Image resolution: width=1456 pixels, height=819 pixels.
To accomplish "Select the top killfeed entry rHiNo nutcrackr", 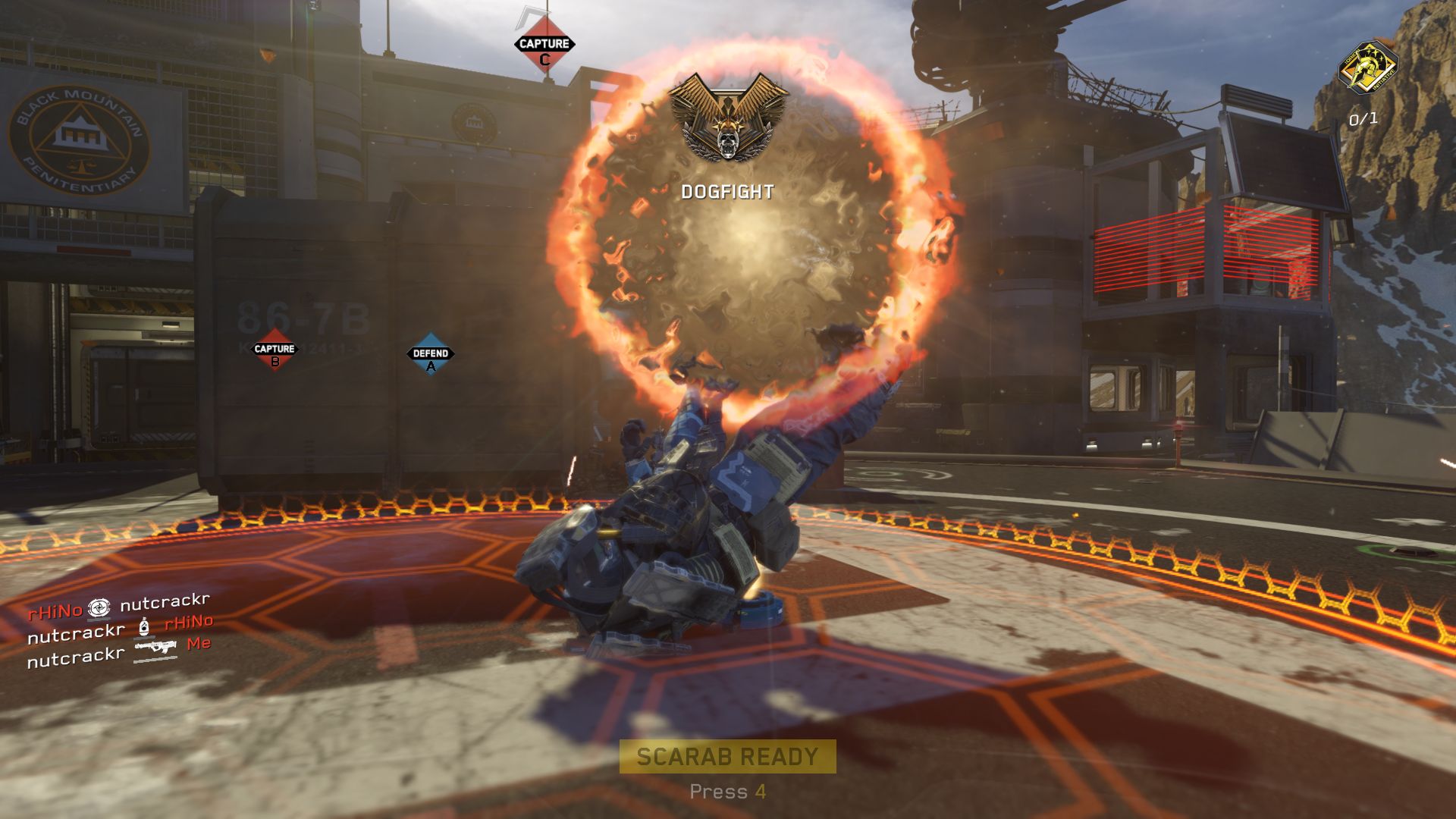I will (x=118, y=607).
